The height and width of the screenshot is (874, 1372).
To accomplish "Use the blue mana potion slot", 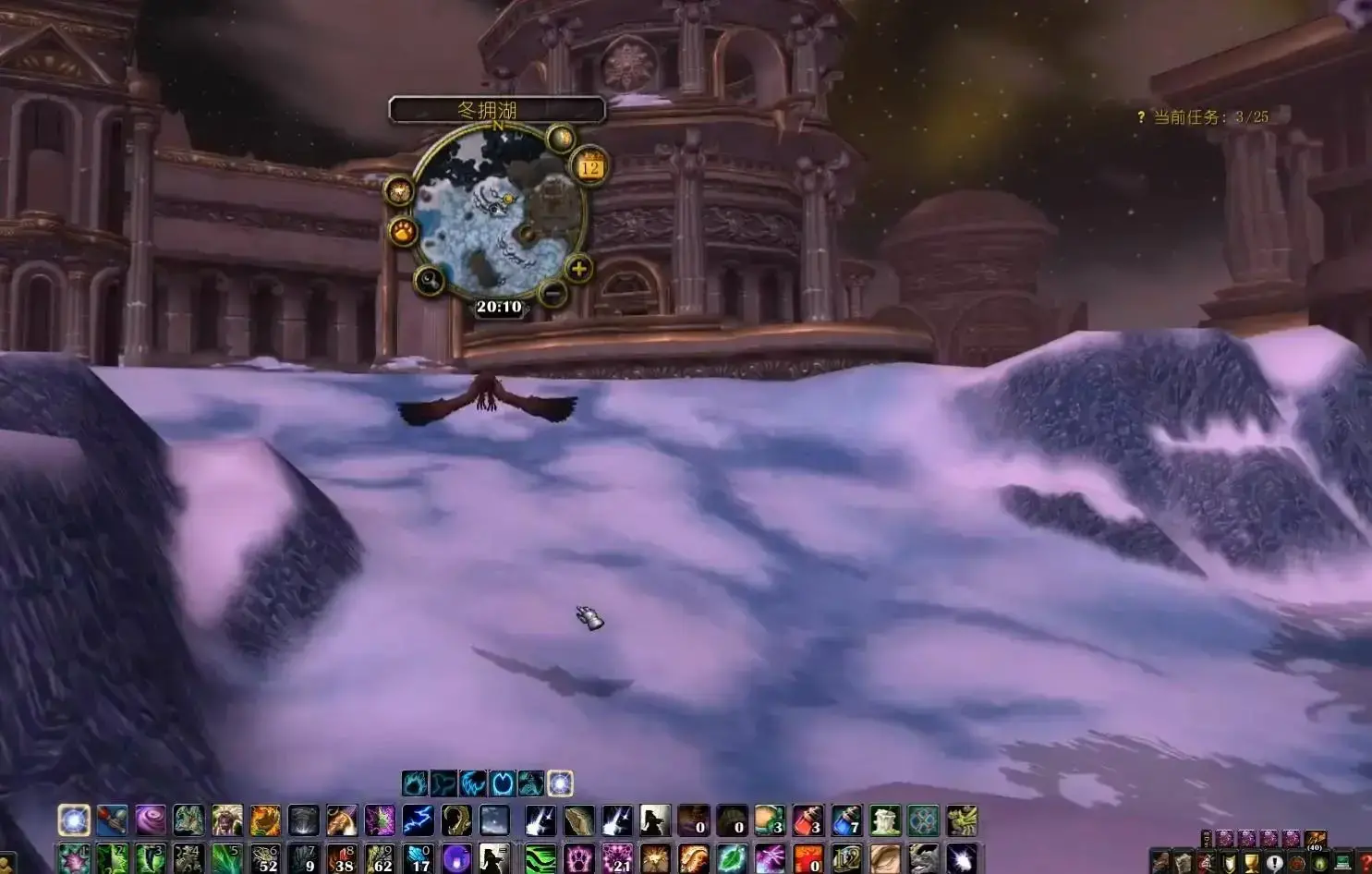I will [x=845, y=819].
